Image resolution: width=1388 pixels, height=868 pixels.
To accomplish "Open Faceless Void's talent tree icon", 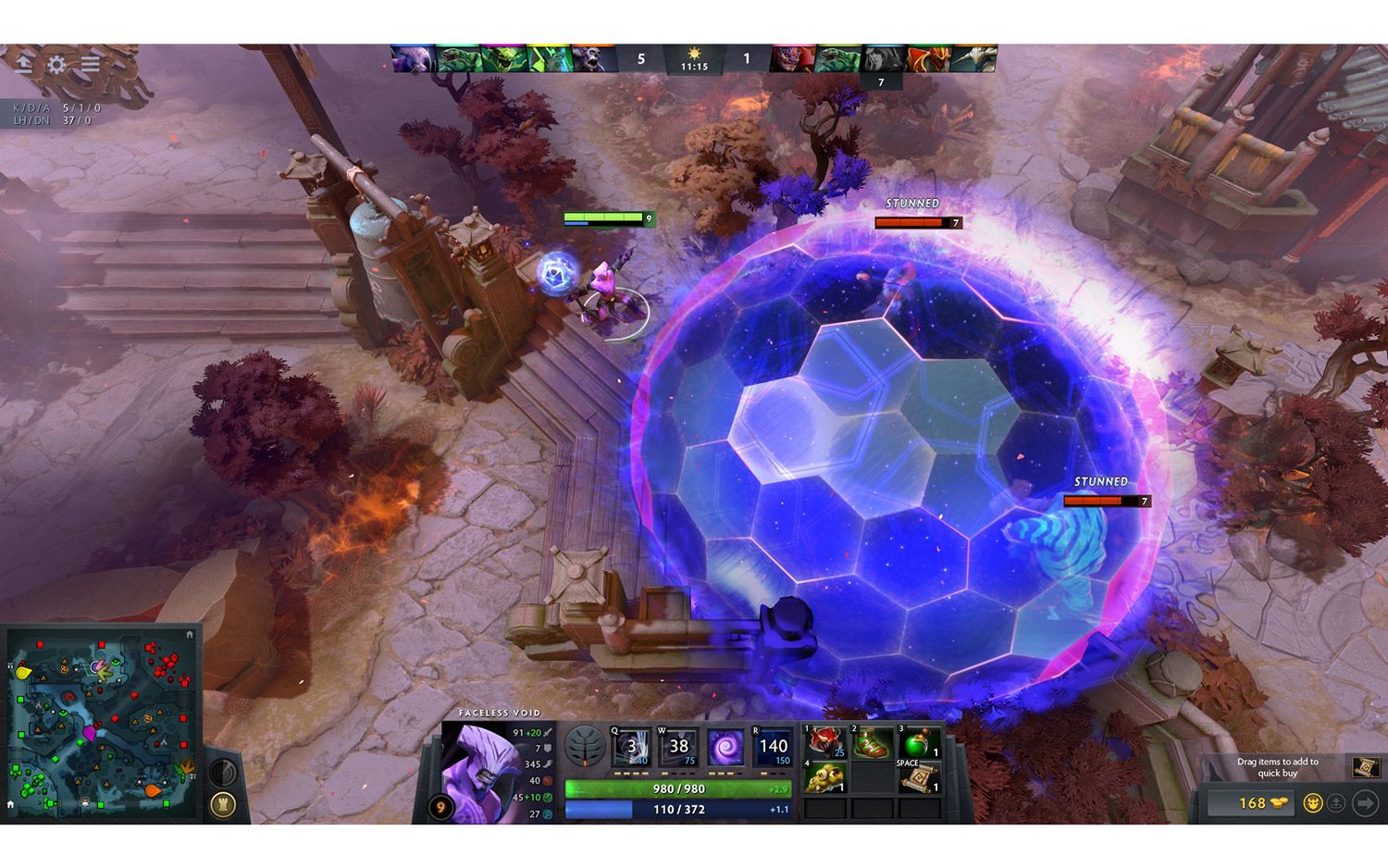I will pyautogui.click(x=584, y=747).
